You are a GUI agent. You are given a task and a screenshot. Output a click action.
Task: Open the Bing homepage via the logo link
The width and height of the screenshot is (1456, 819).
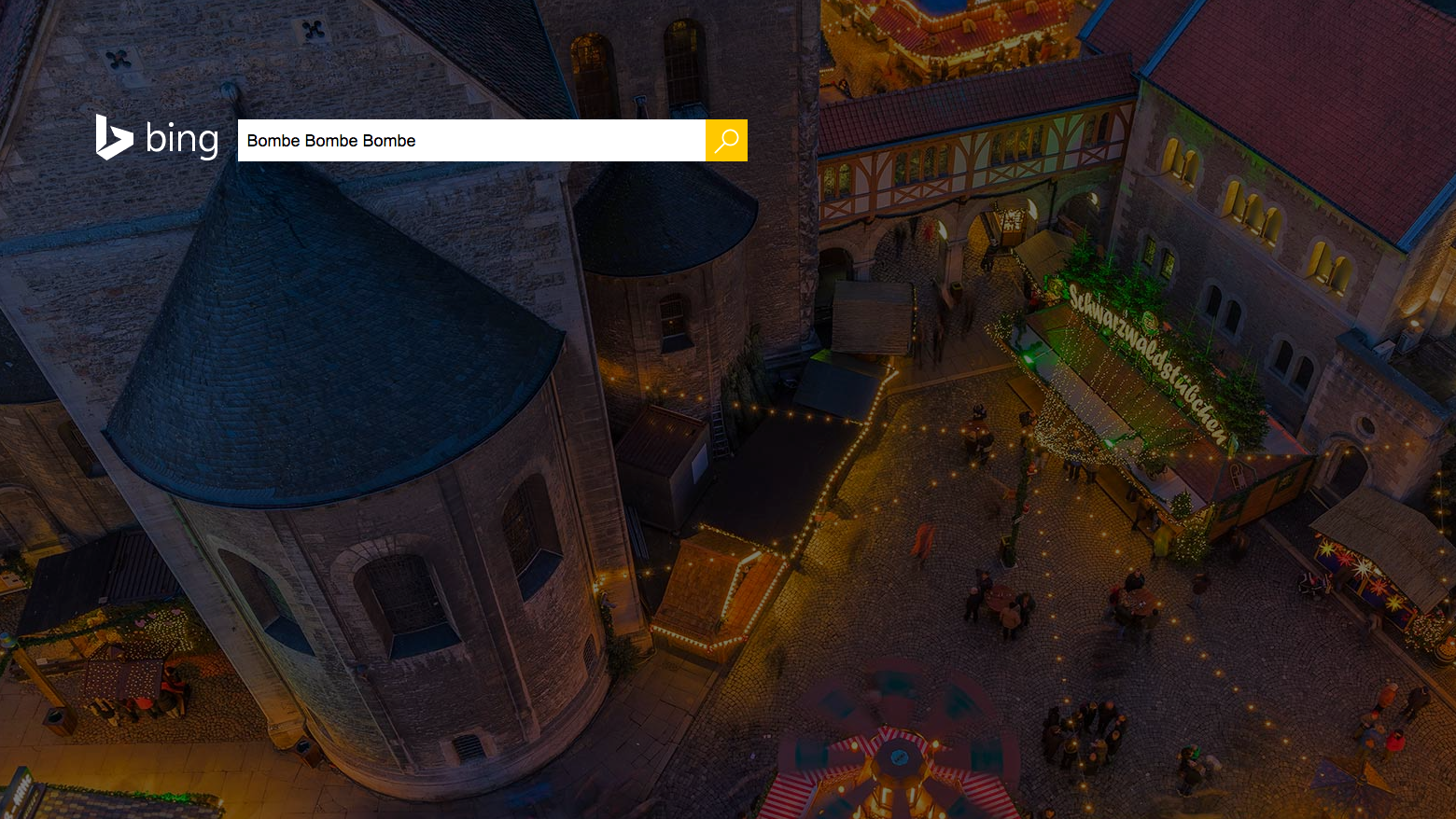pyautogui.click(x=157, y=139)
